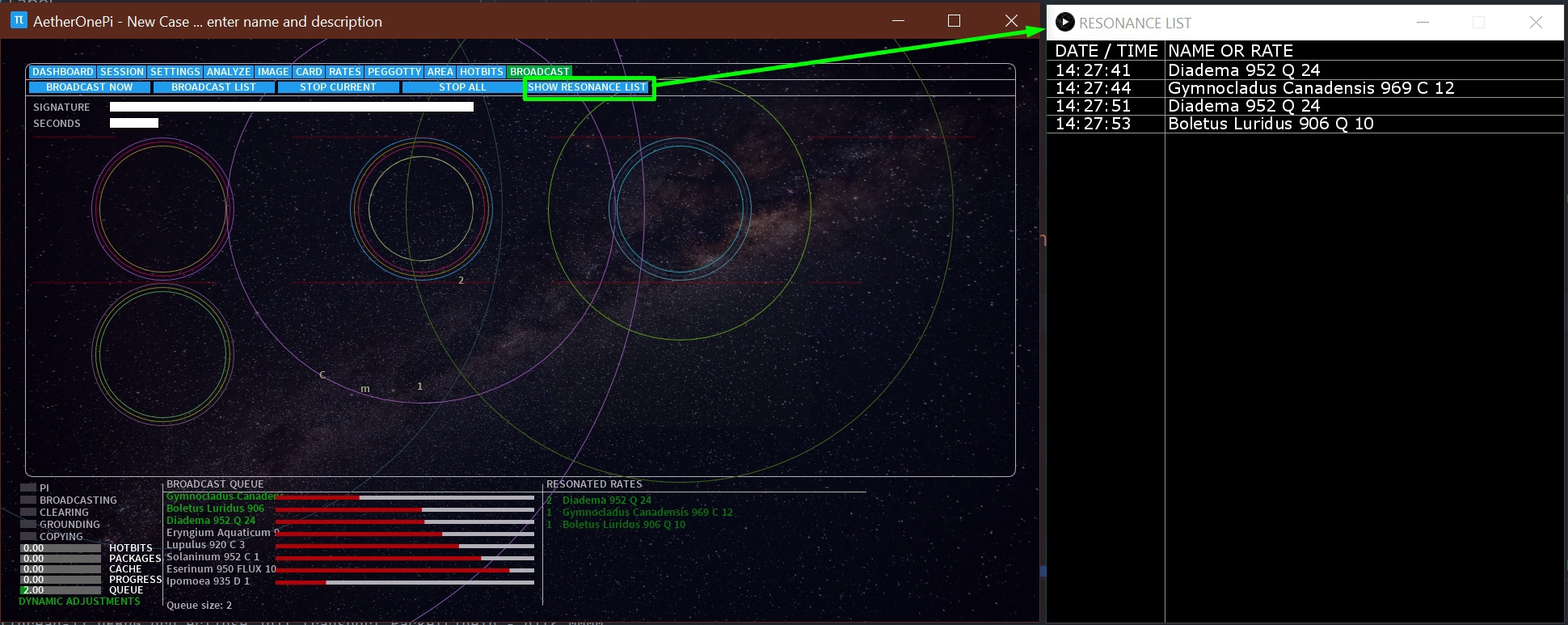Click the play icon beside RESONANCE LIST
Screen dimensions: 1568x625
click(x=1065, y=23)
